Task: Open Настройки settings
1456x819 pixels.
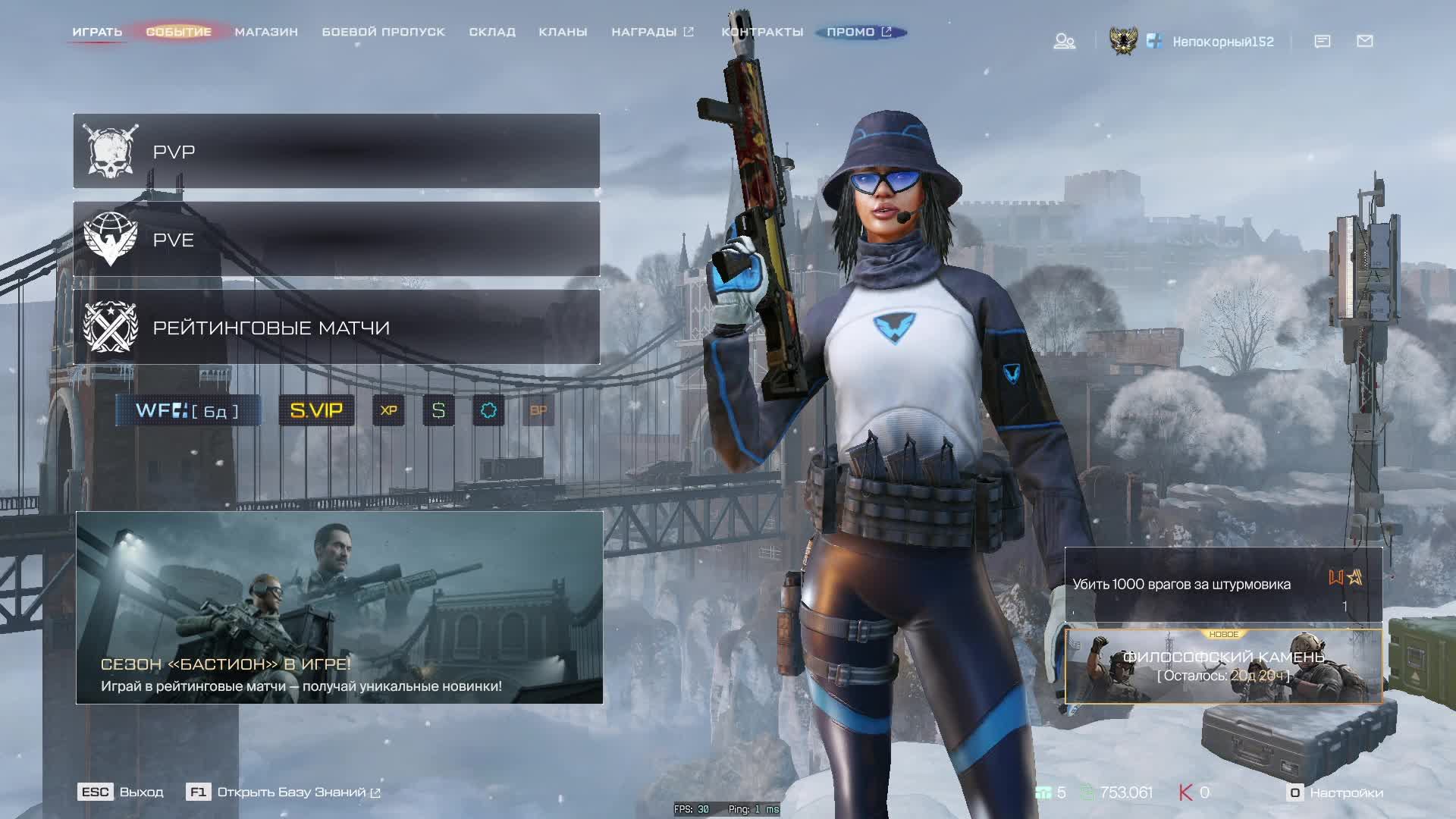Action: 1336,792
